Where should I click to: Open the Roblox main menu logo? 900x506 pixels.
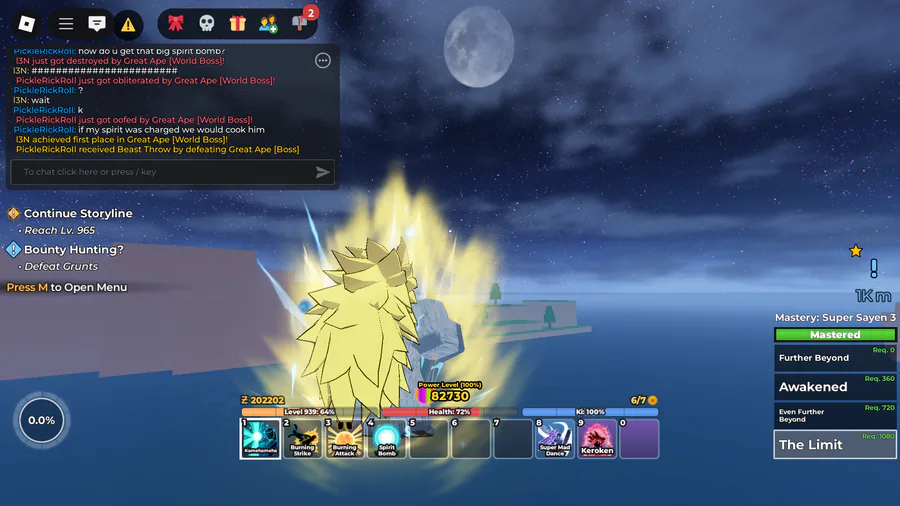tap(27, 23)
